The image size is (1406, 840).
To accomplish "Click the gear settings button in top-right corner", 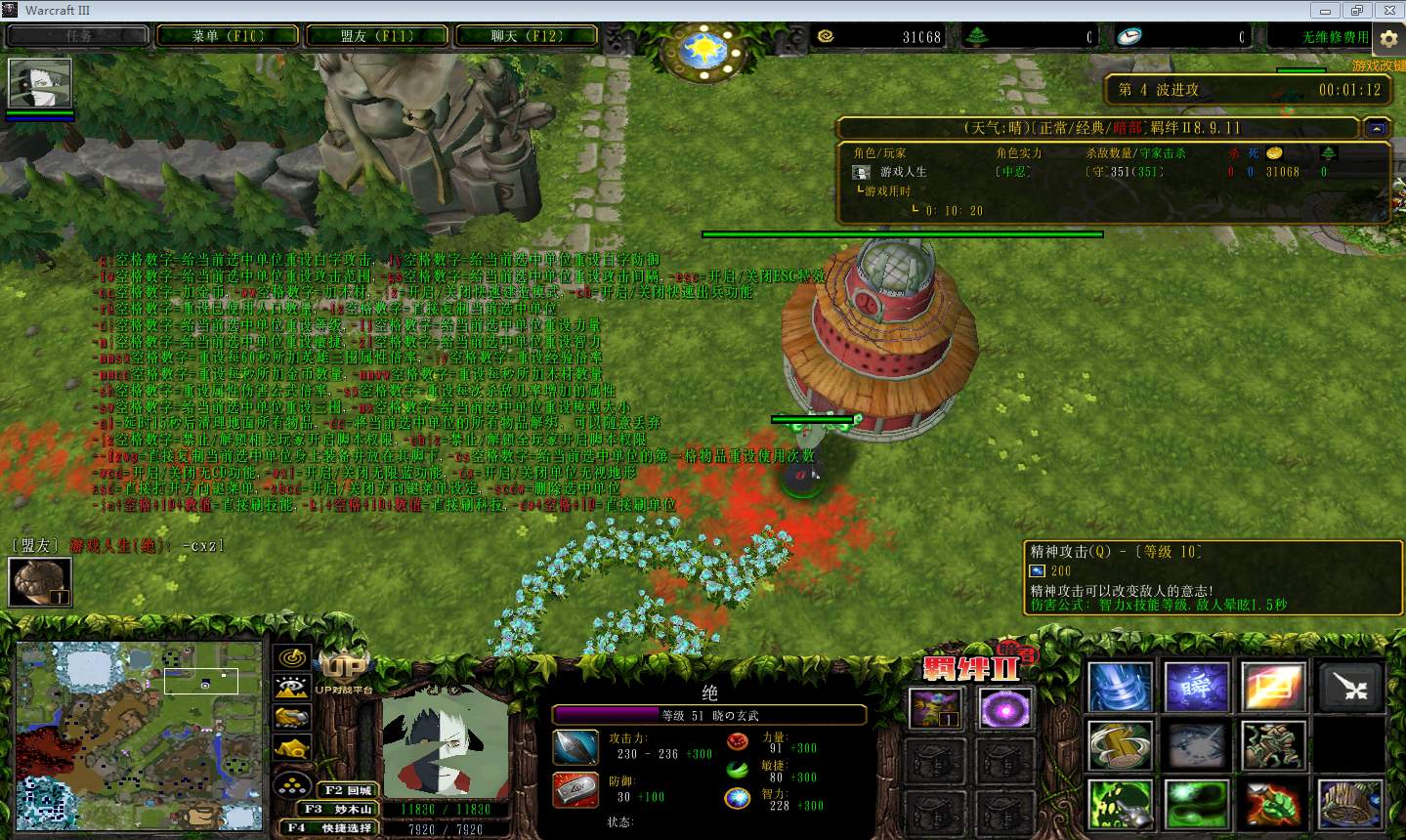I will click(1388, 39).
